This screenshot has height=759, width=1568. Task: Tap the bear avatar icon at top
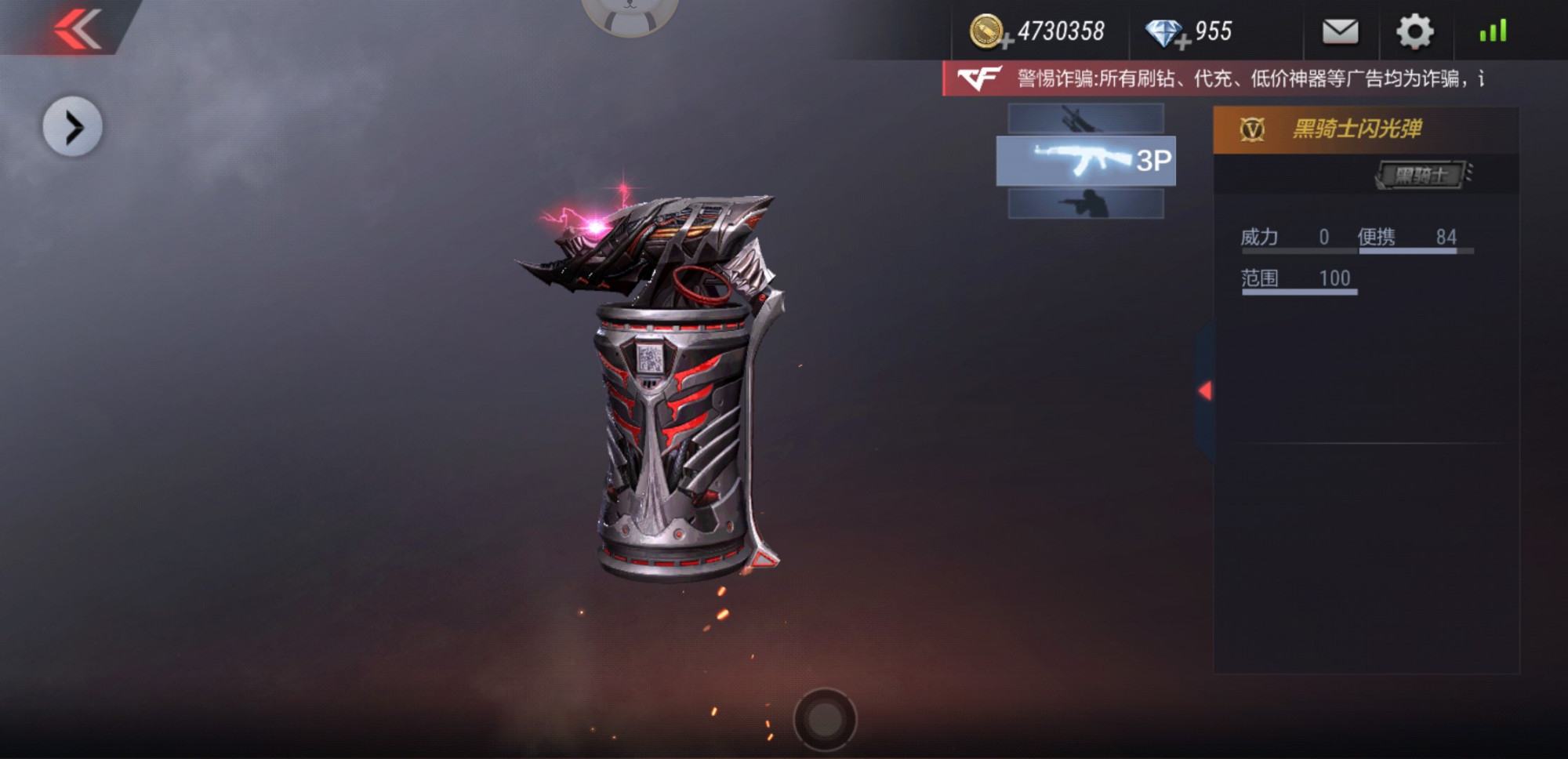[x=630, y=12]
